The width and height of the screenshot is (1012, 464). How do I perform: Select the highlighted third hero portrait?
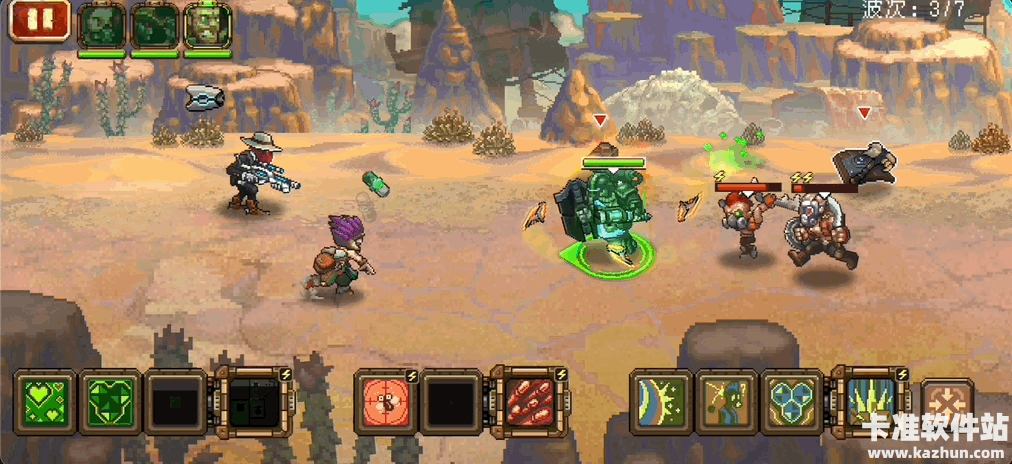pyautogui.click(x=207, y=25)
